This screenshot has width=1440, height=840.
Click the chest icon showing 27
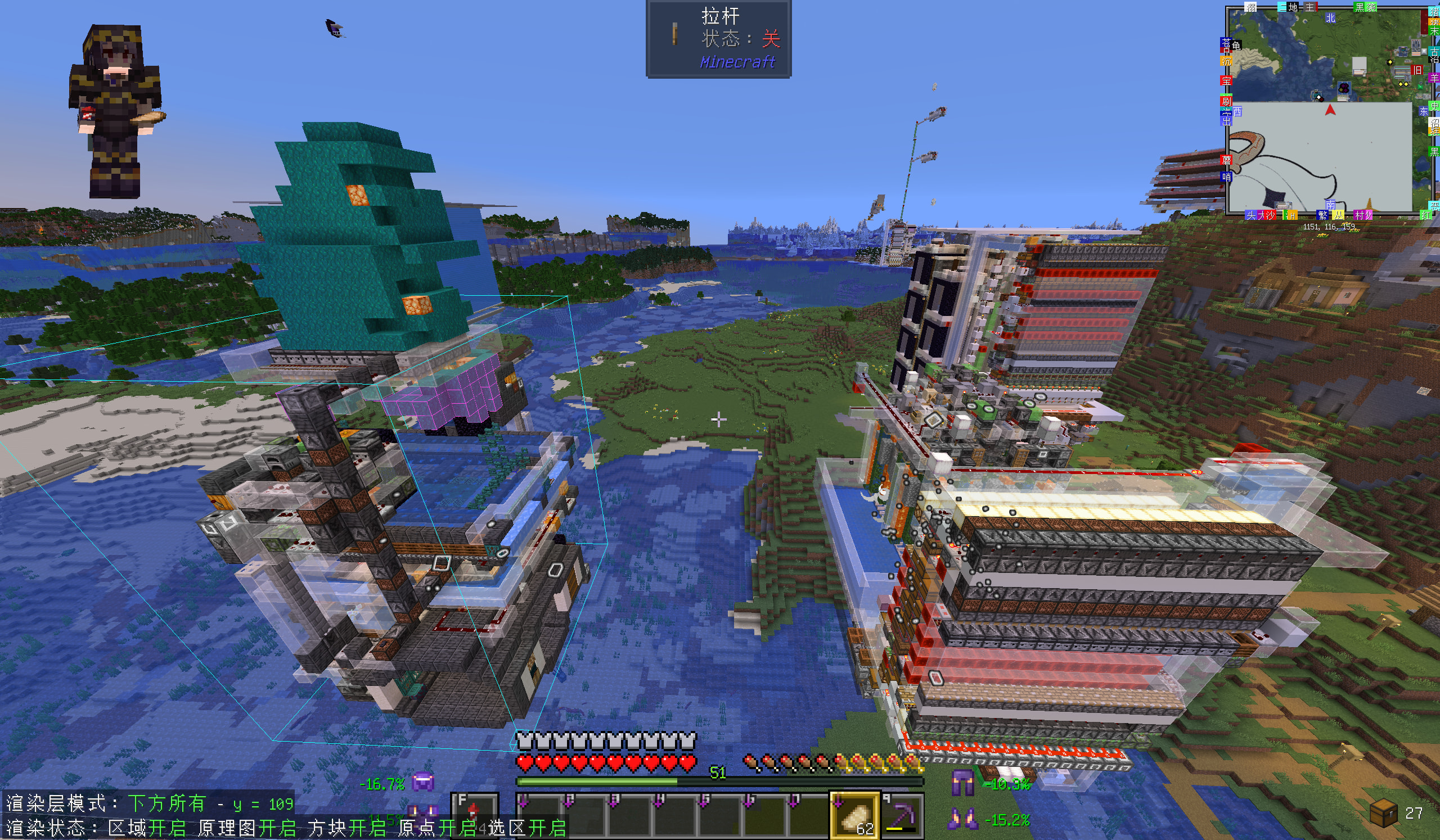click(1383, 812)
